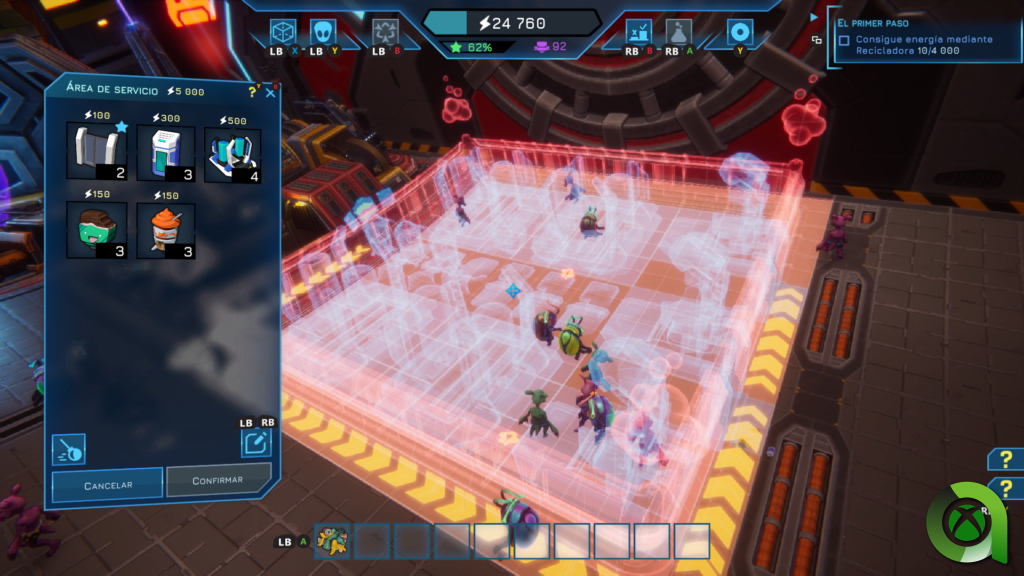This screenshot has width=1024, height=576.
Task: Open the help question mark in the panel
Action: coord(252,91)
